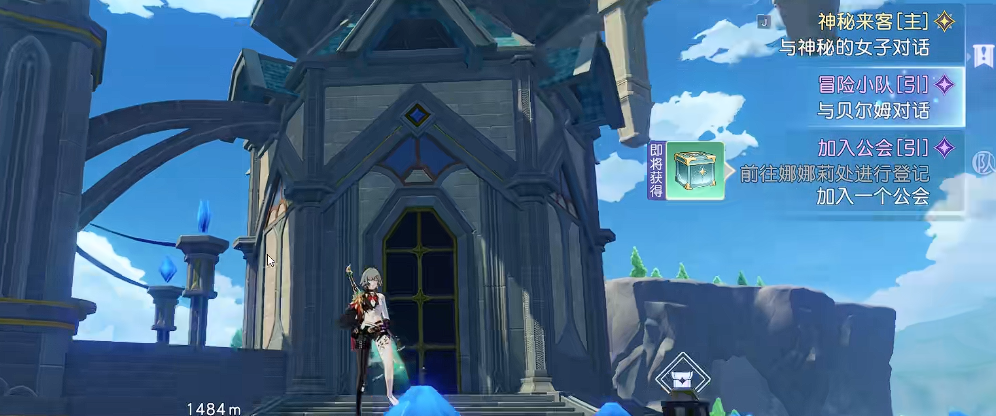996x416 pixels.
Task: Open the 冒险小队 guide quest entry
Action: coord(868,97)
